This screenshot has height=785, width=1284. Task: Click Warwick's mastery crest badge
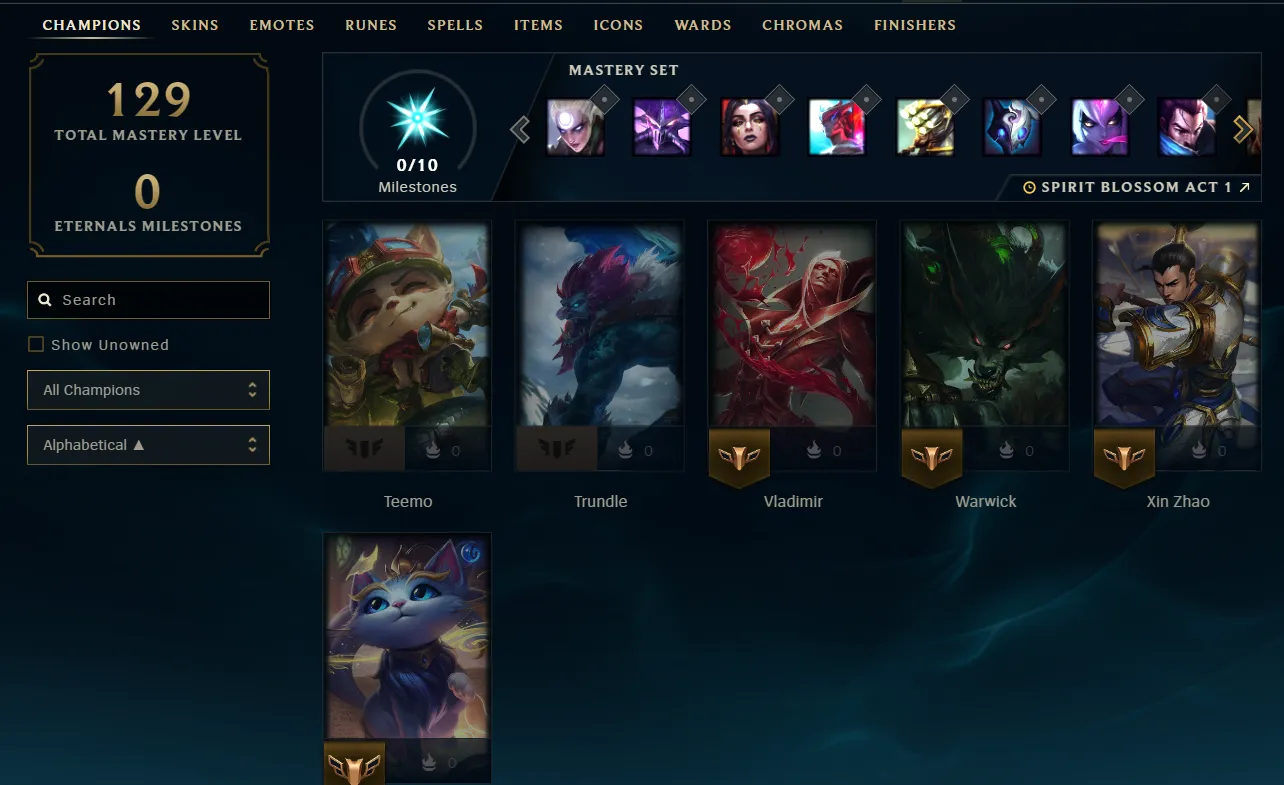click(x=931, y=458)
